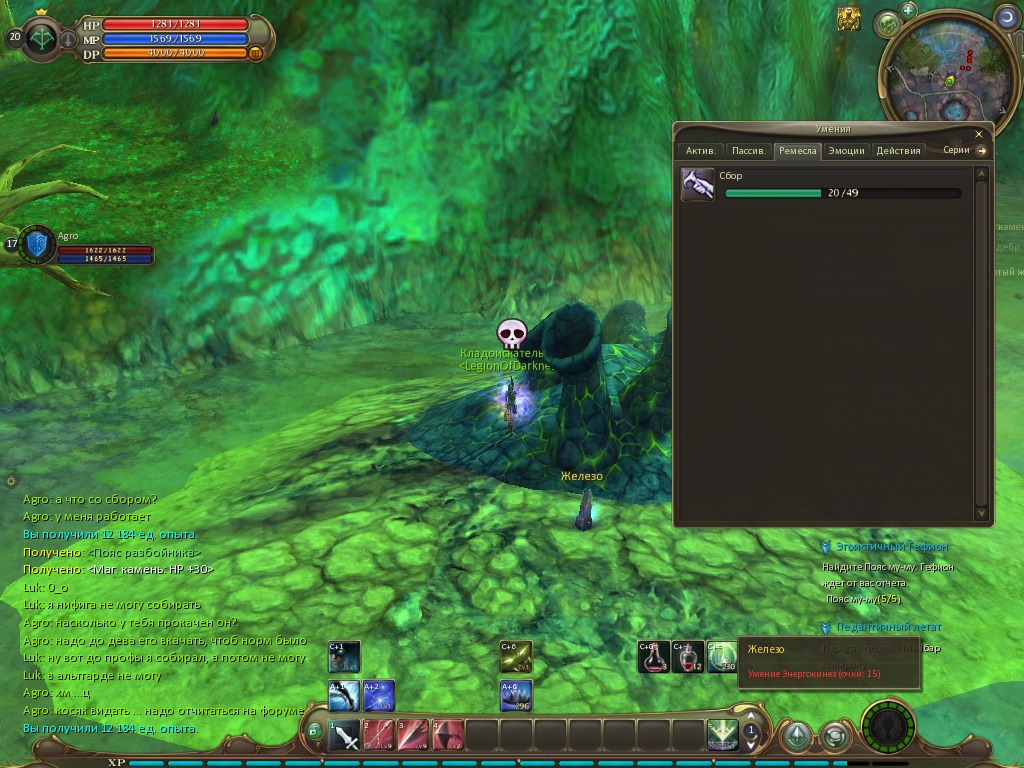Activate the blue skill with 296 count
This screenshot has height=768, width=1024.
(x=516, y=696)
